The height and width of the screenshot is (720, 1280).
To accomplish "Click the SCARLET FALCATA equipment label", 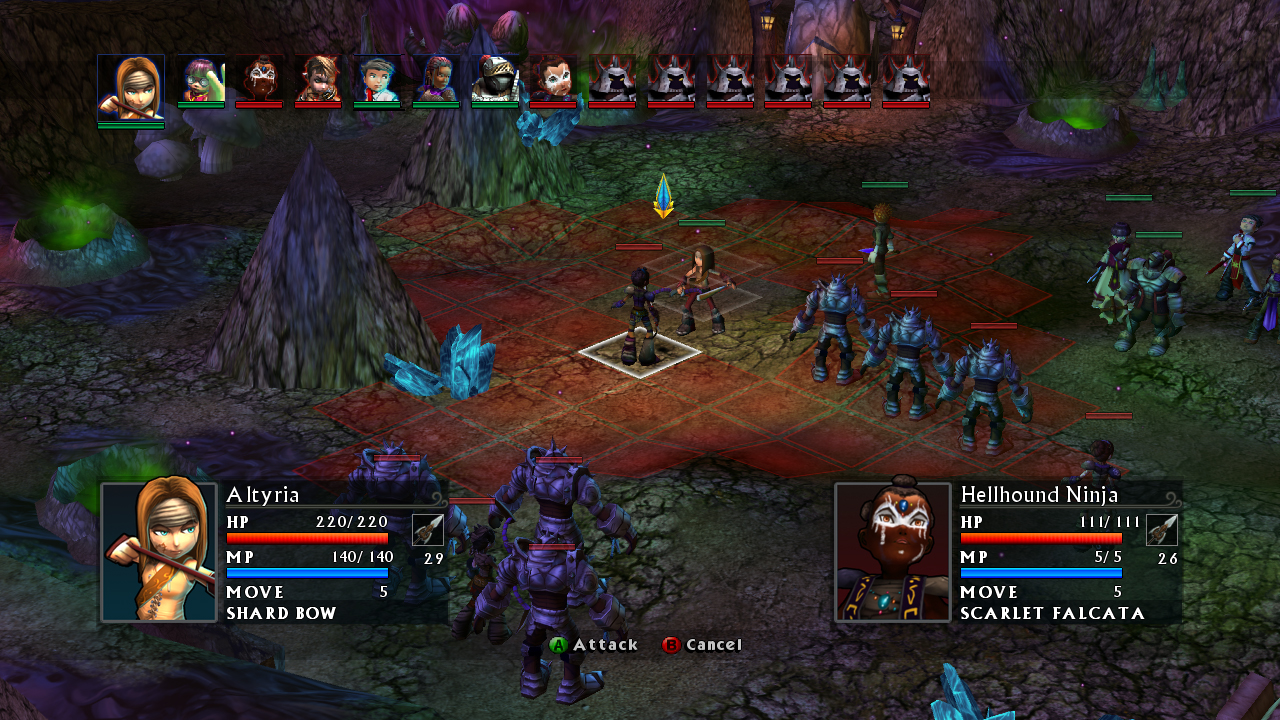I will 1040,614.
